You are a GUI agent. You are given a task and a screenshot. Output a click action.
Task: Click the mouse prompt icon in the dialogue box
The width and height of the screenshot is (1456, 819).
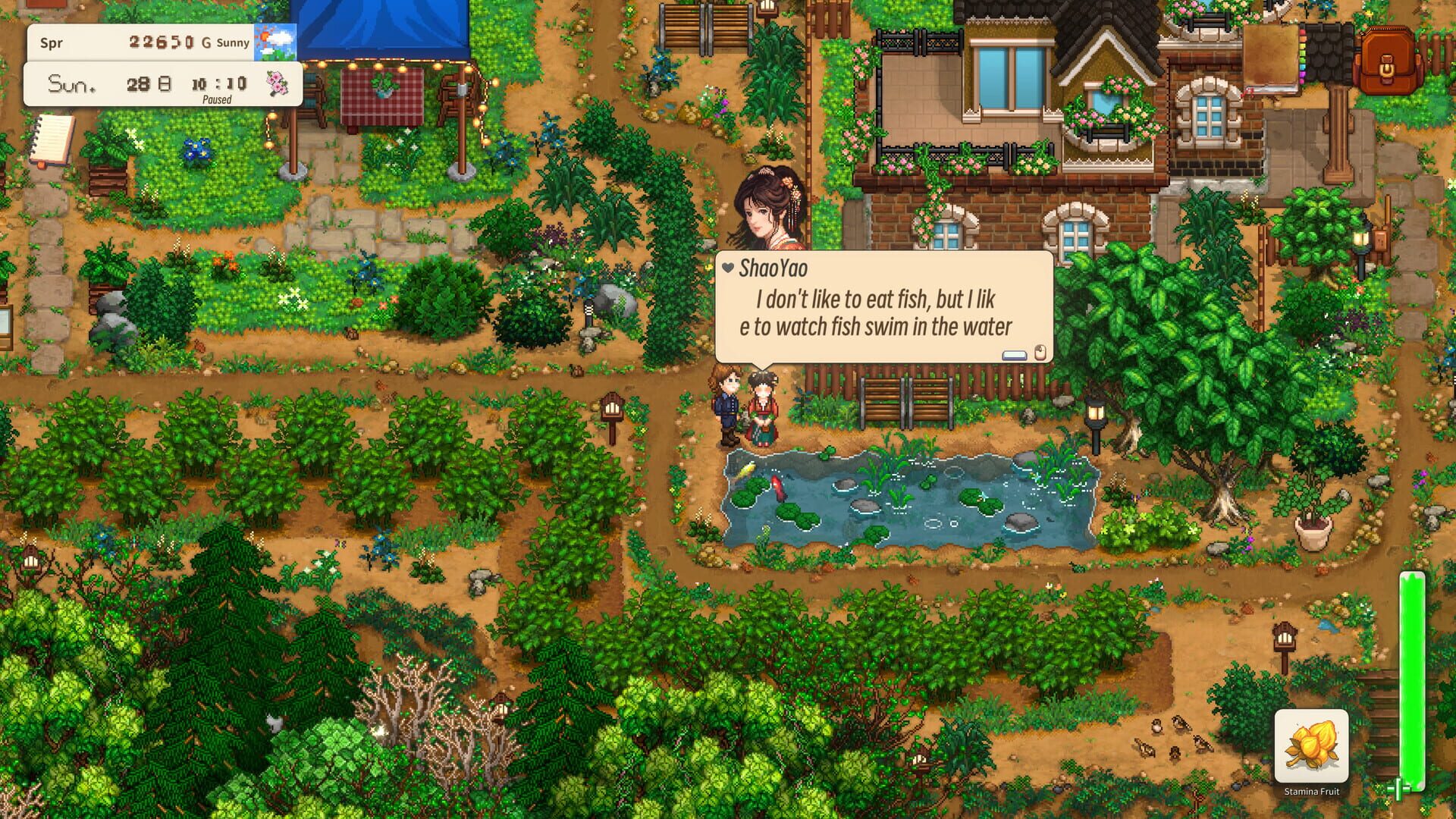(1040, 353)
